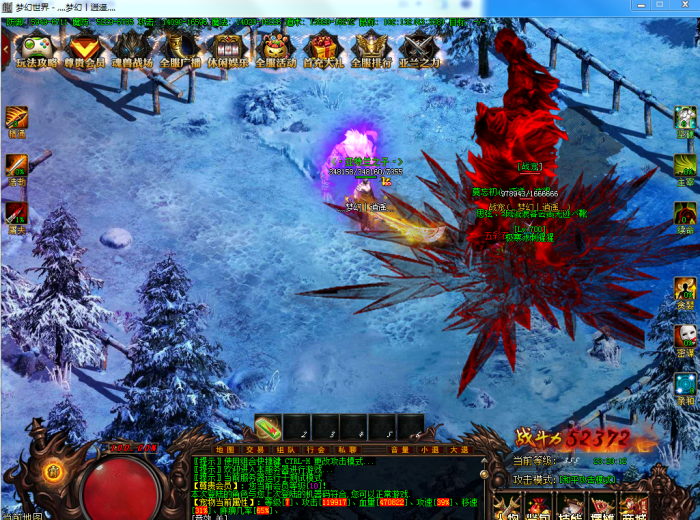Claim the 首充大礼 gift box
700x520 pixels.
[323, 49]
